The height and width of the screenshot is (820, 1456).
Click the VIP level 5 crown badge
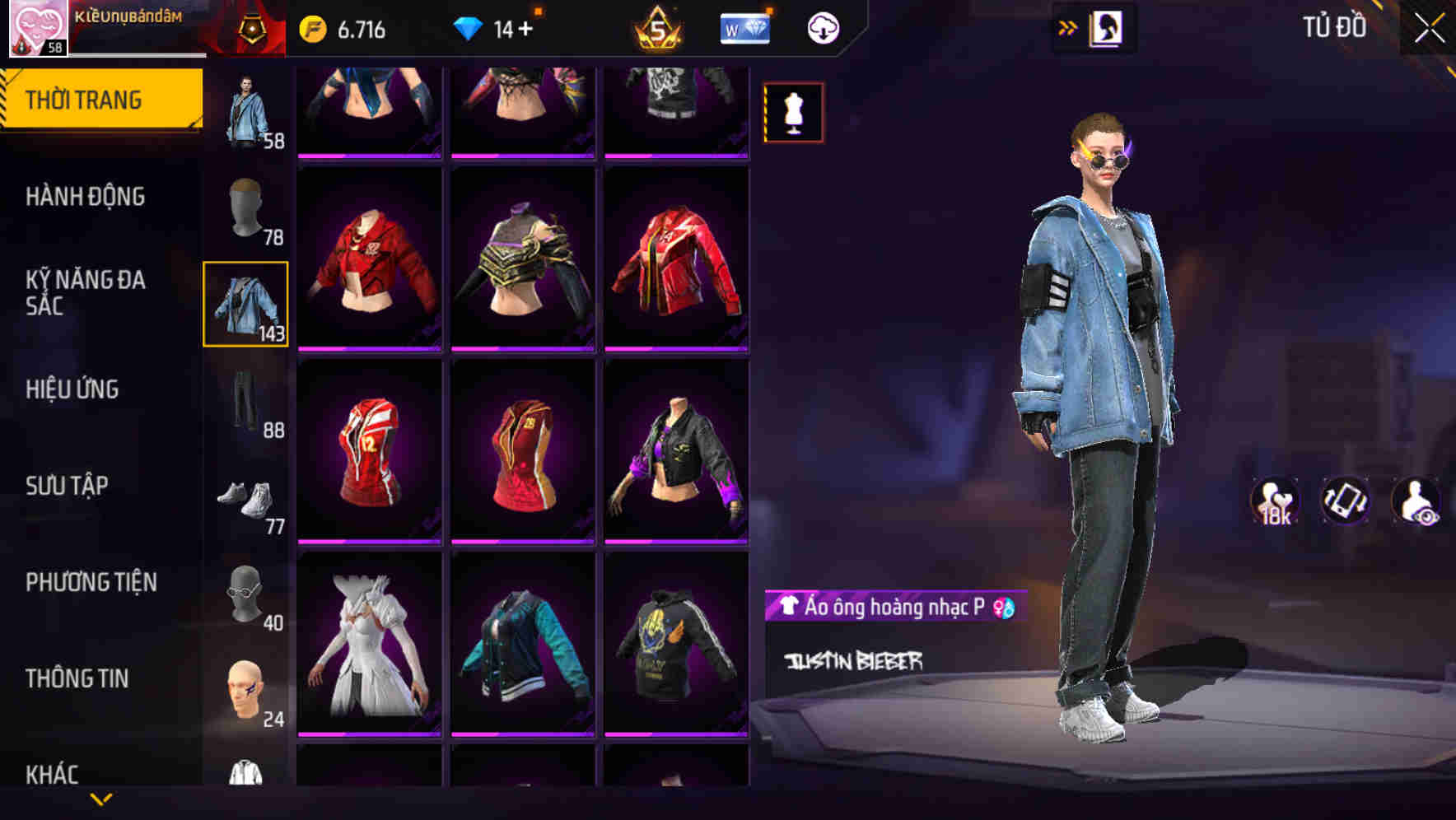point(659,26)
